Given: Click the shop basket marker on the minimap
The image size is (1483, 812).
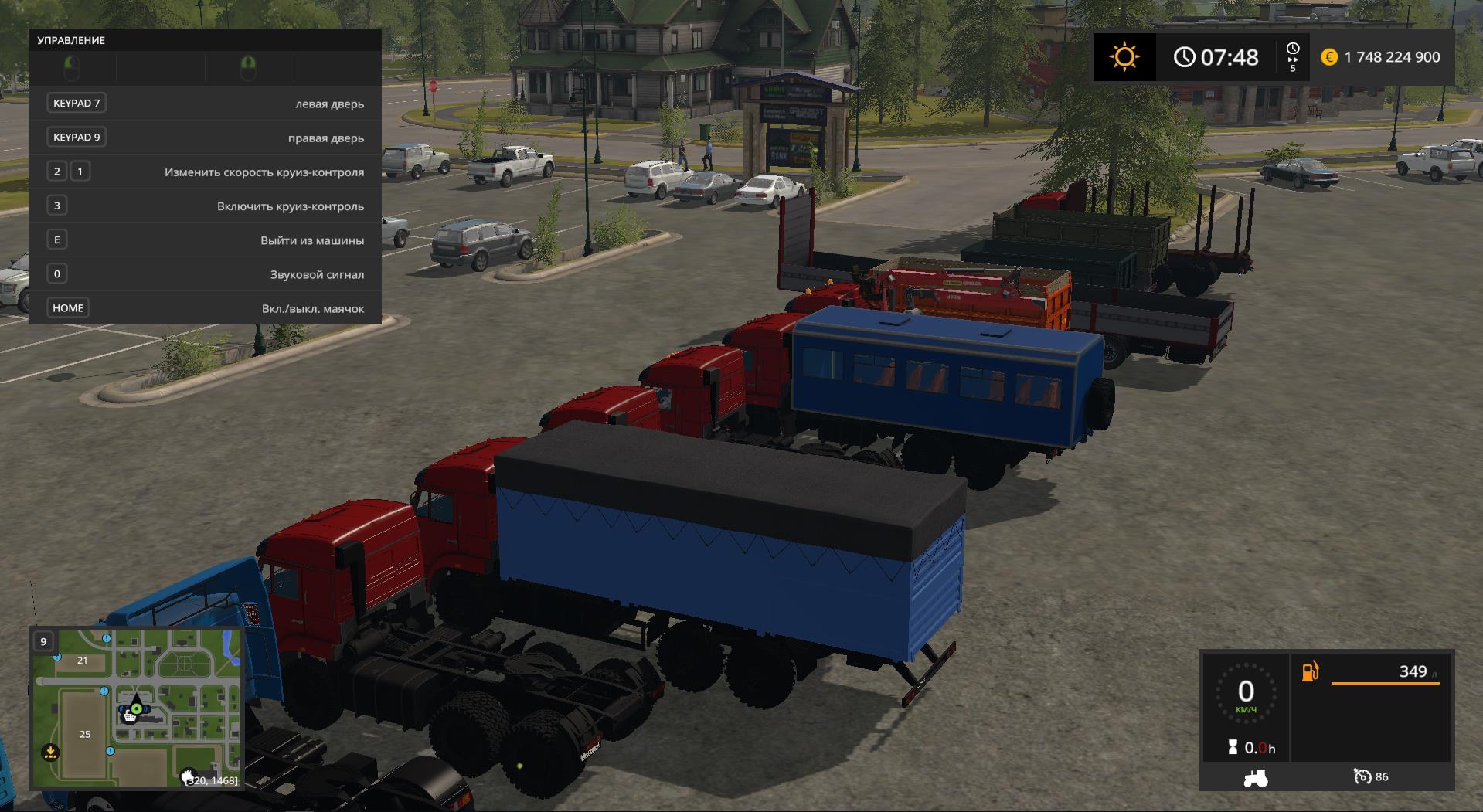Looking at the screenshot, I should point(130,717).
